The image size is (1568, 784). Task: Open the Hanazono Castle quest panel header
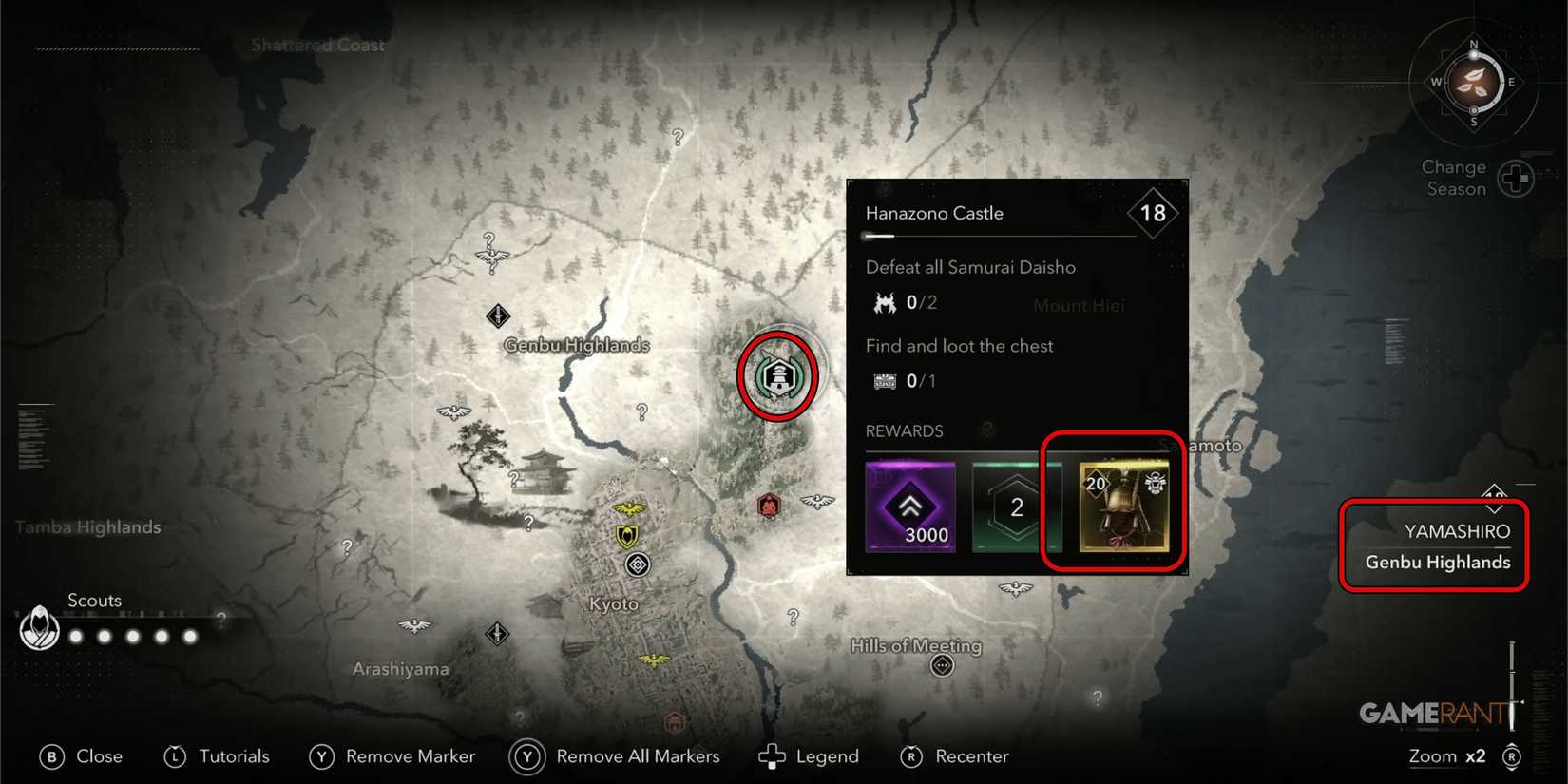(x=934, y=213)
